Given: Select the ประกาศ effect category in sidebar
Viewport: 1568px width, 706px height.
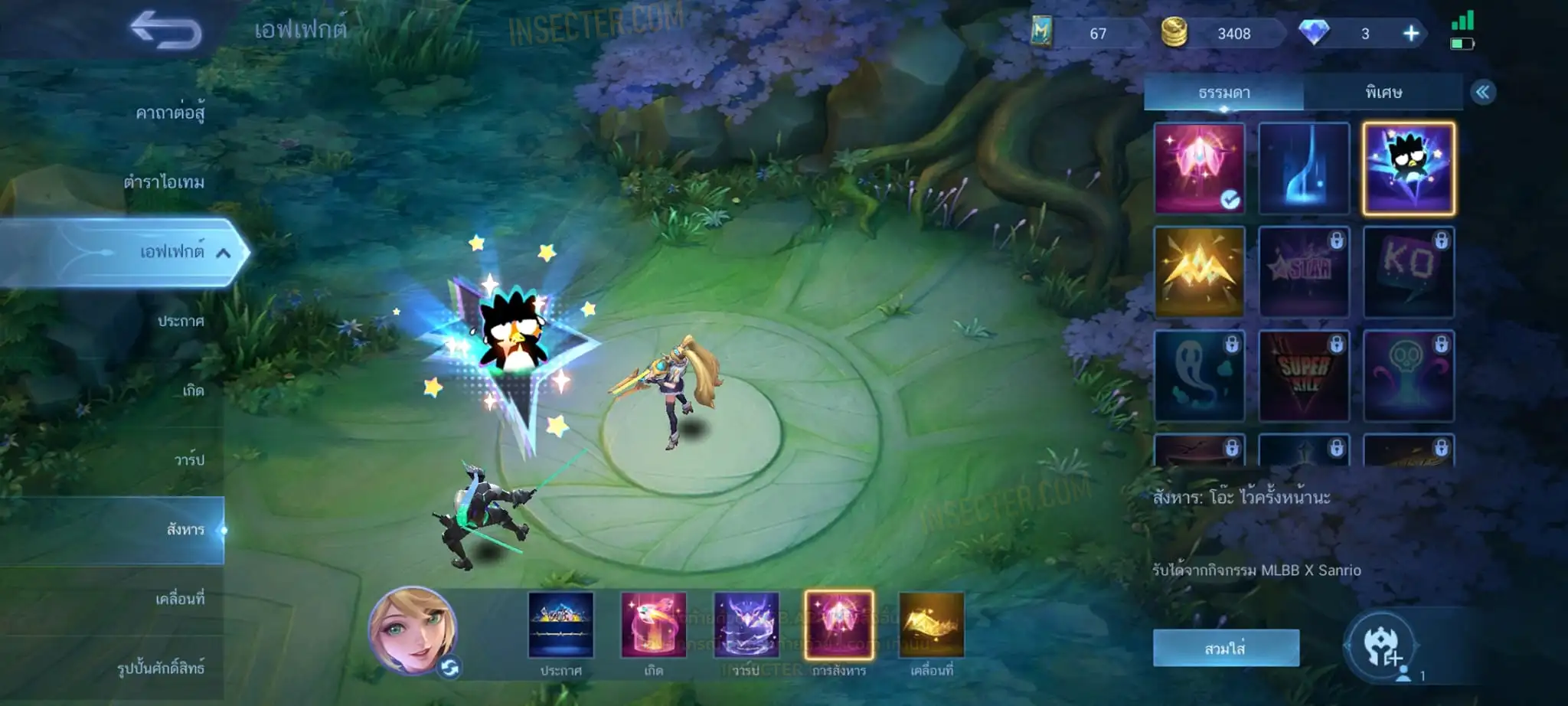Looking at the screenshot, I should [x=181, y=321].
